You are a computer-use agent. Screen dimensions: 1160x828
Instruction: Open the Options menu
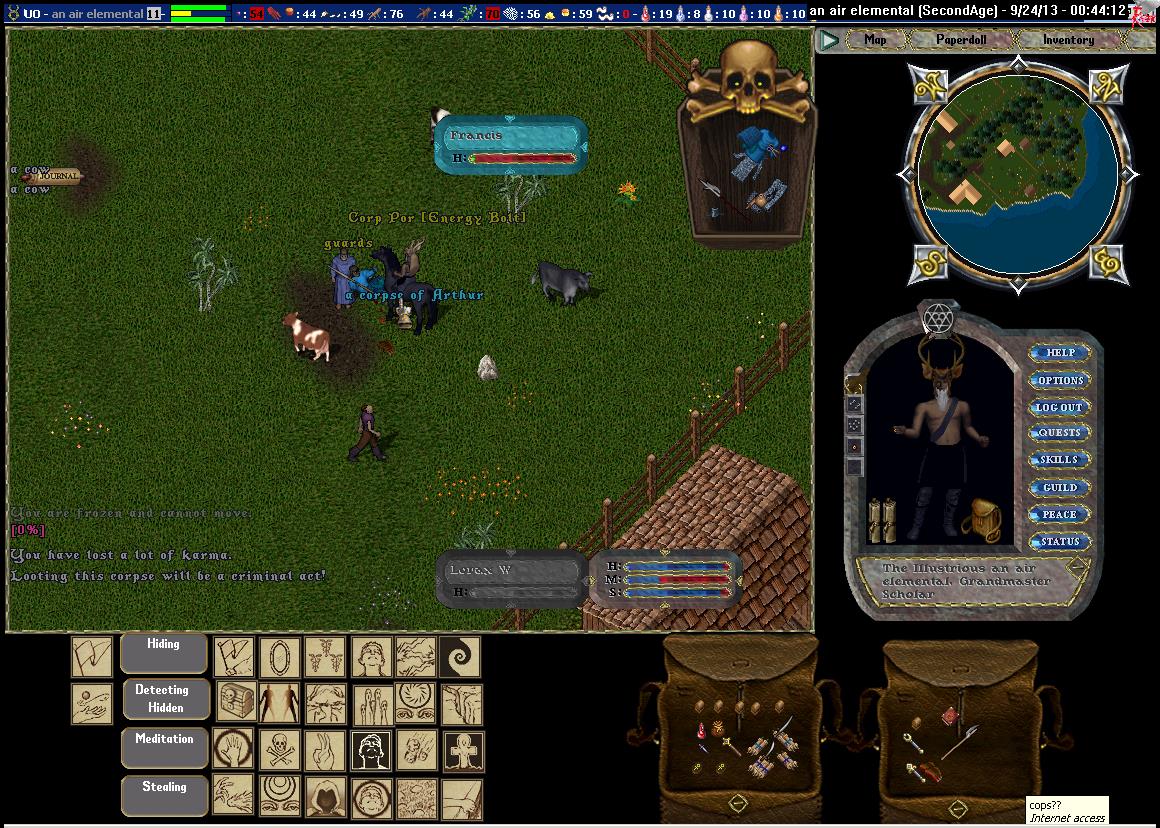click(1060, 380)
